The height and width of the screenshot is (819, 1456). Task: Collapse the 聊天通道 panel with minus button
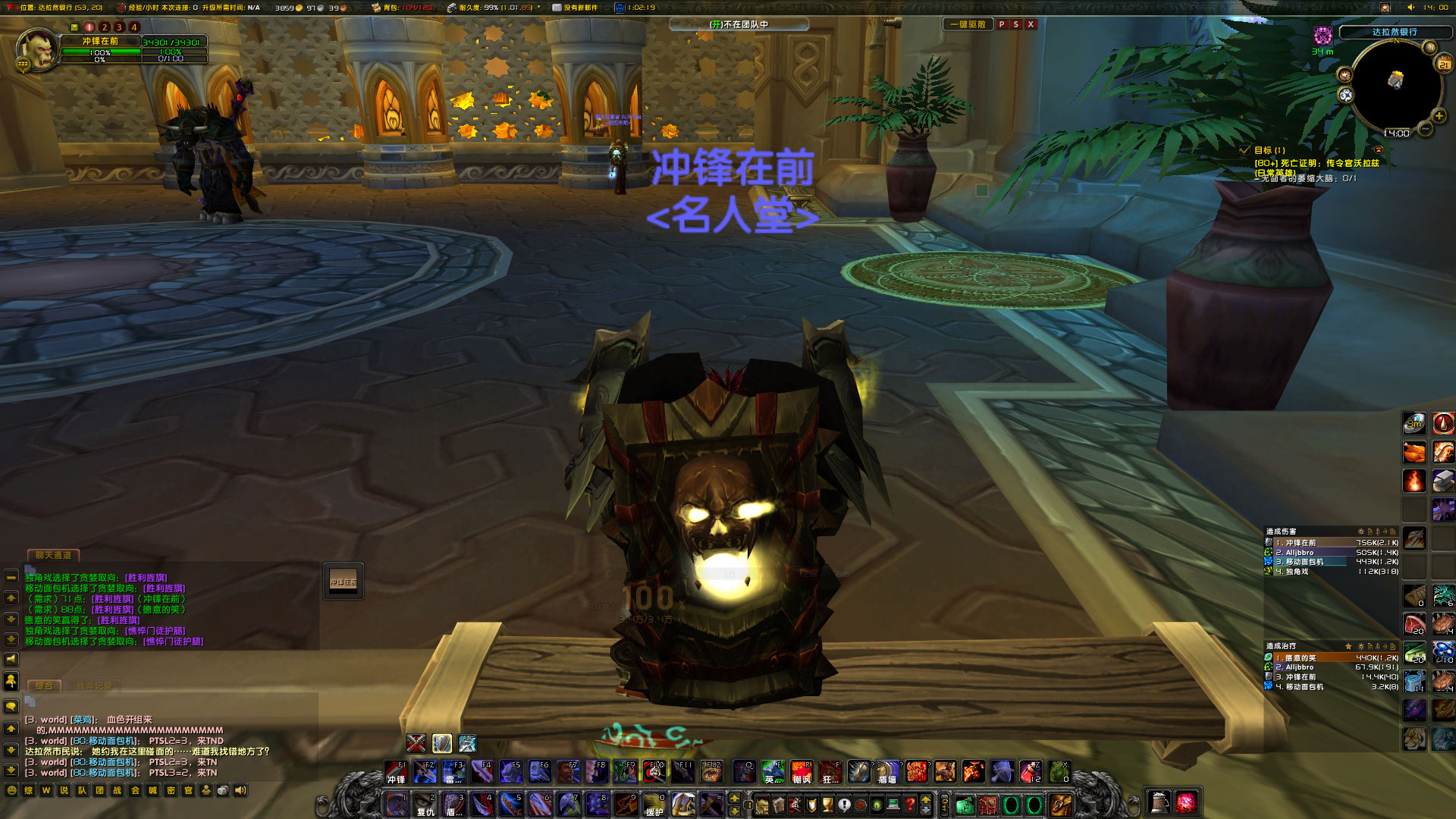[10, 577]
